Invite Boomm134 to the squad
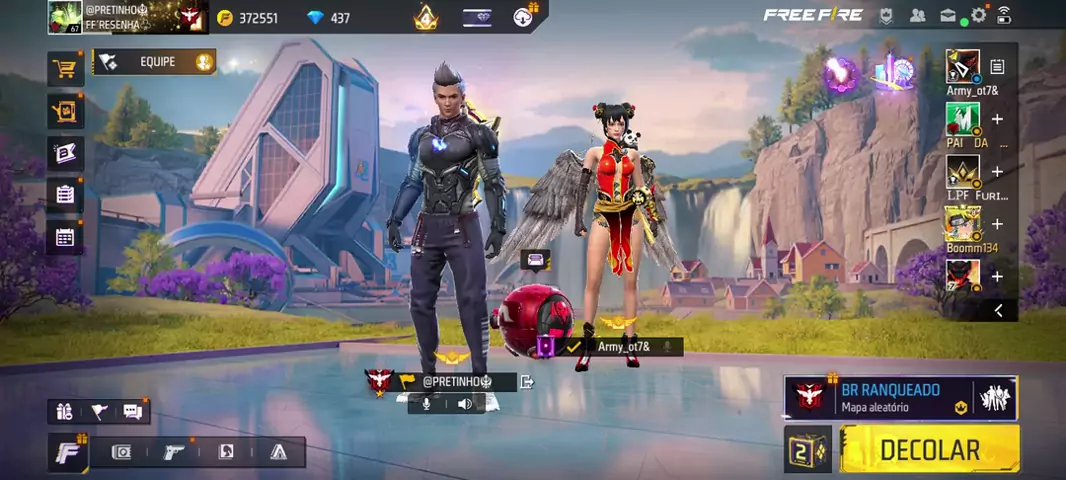 pyautogui.click(x=997, y=224)
